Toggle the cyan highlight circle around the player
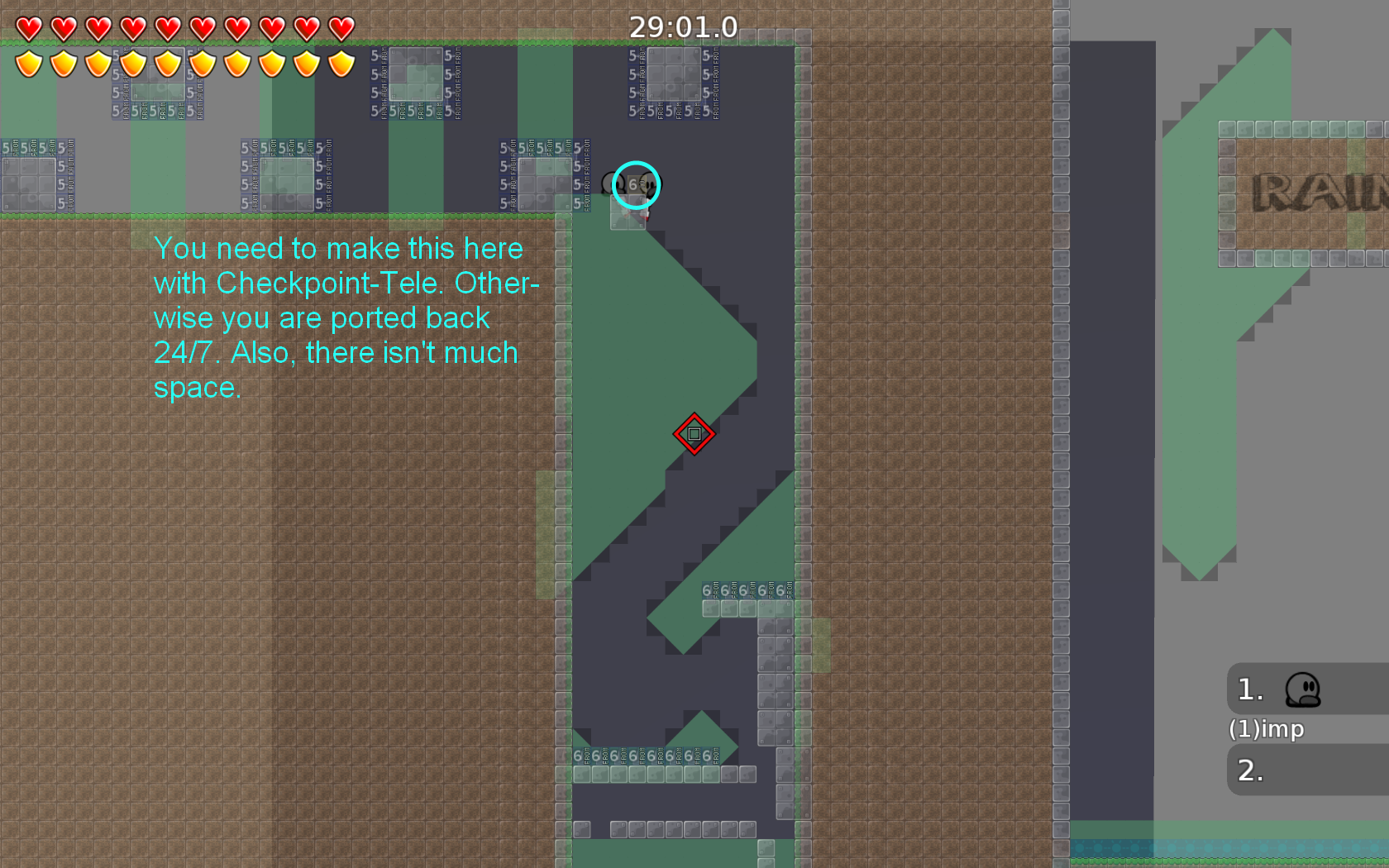This screenshot has height=868, width=1389. [635, 186]
